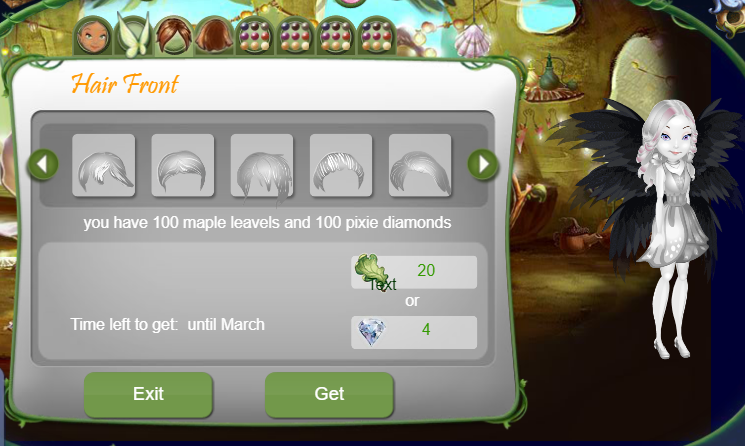The image size is (745, 446).
Task: Pick the shaggy spiky middle hairstyle
Action: click(x=262, y=165)
